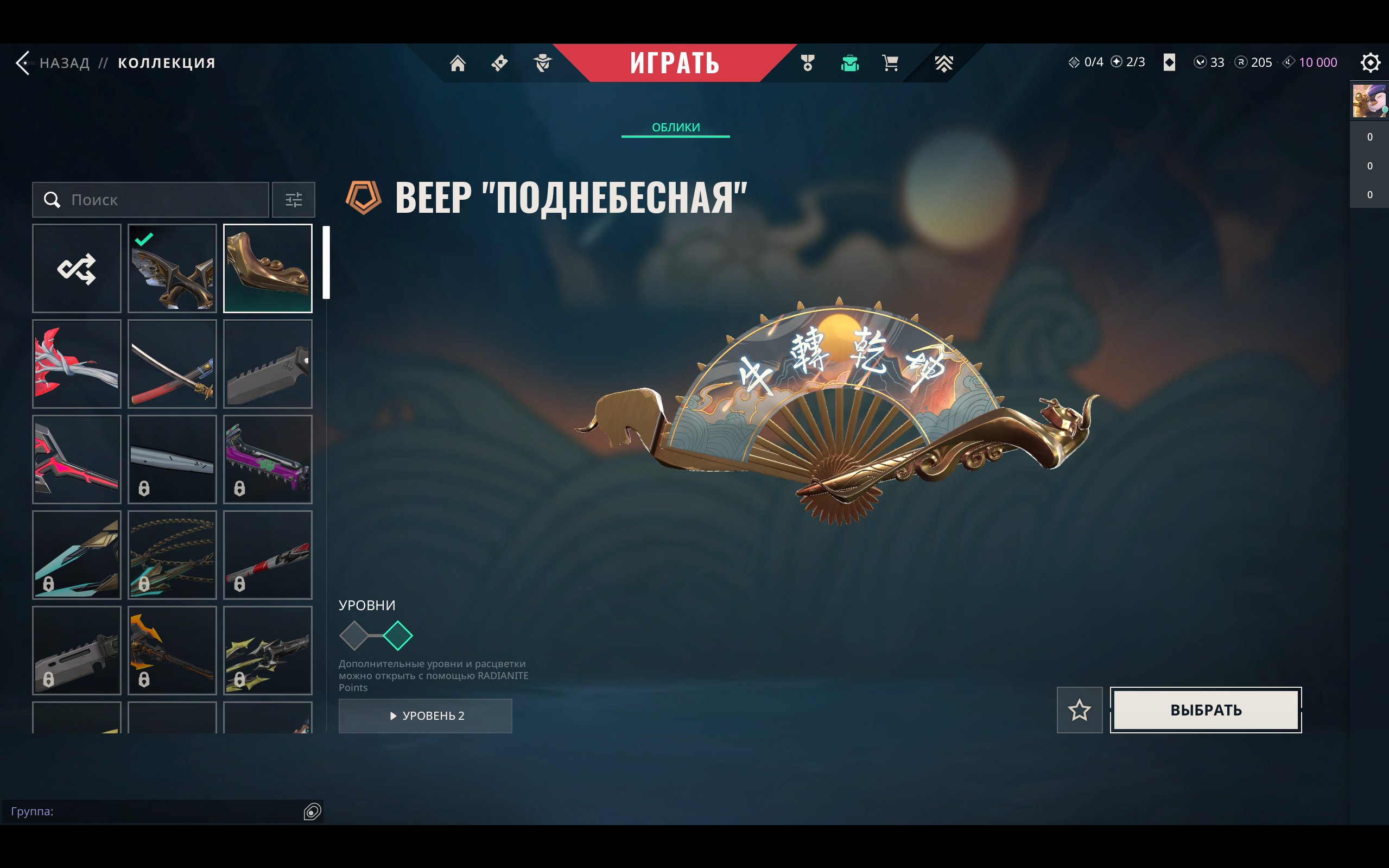Click the Группа party chat field

click(x=155, y=811)
